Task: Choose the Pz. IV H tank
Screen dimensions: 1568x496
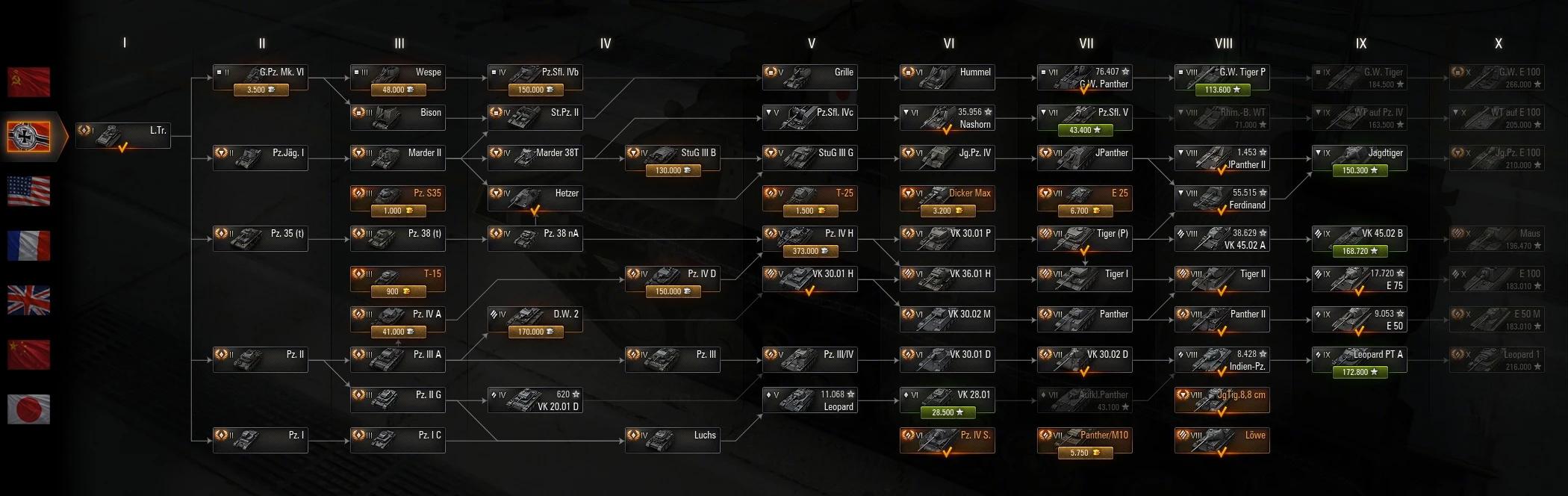Action: 810,239
